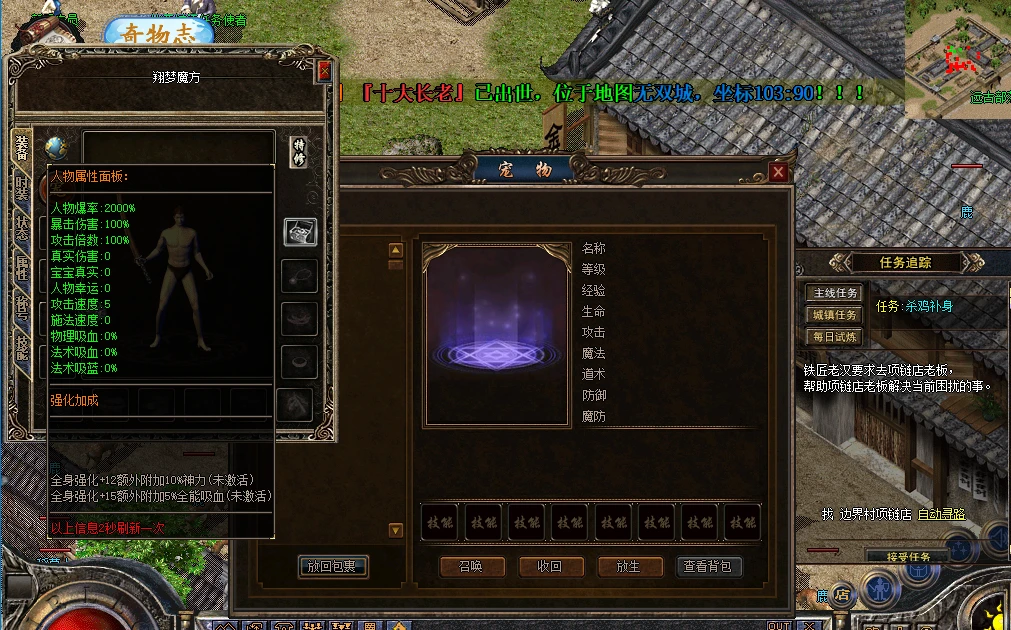Open 每日试炼 daily trials
The image size is (1011, 630).
click(834, 337)
